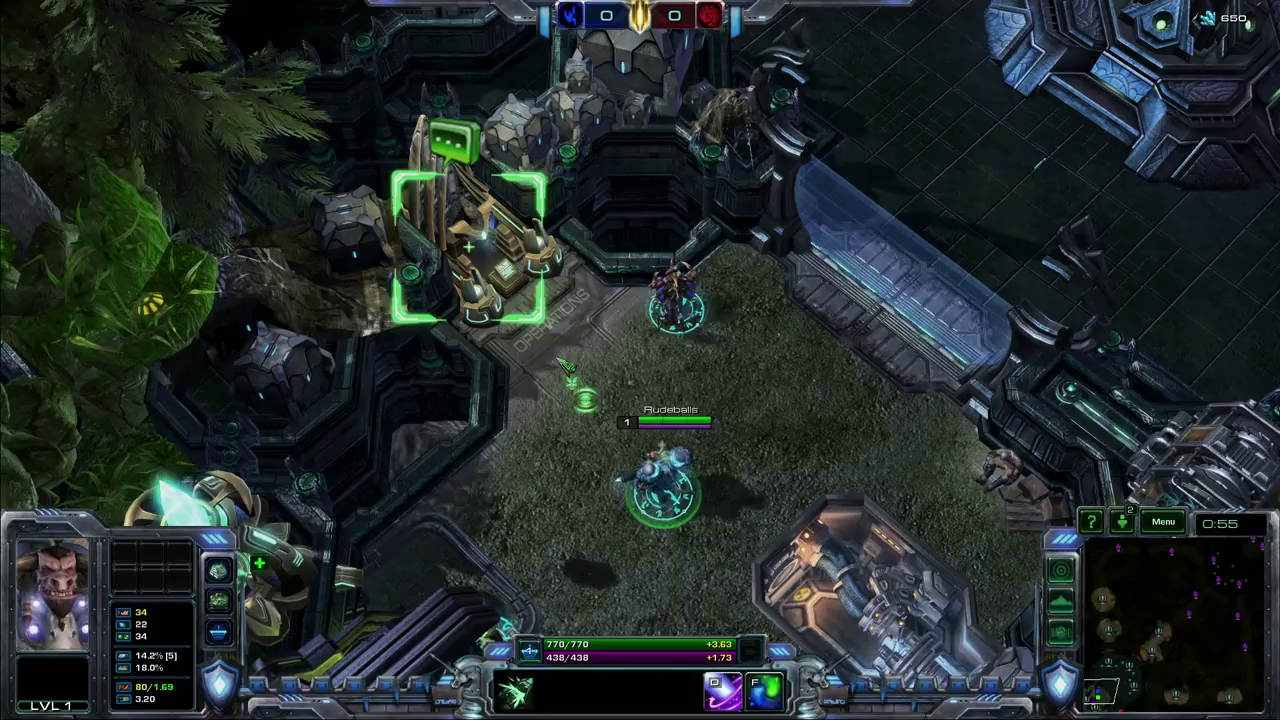Click the basket-shaped icon right of the inventory
This screenshot has height=720, width=1280.
pyautogui.click(x=219, y=633)
